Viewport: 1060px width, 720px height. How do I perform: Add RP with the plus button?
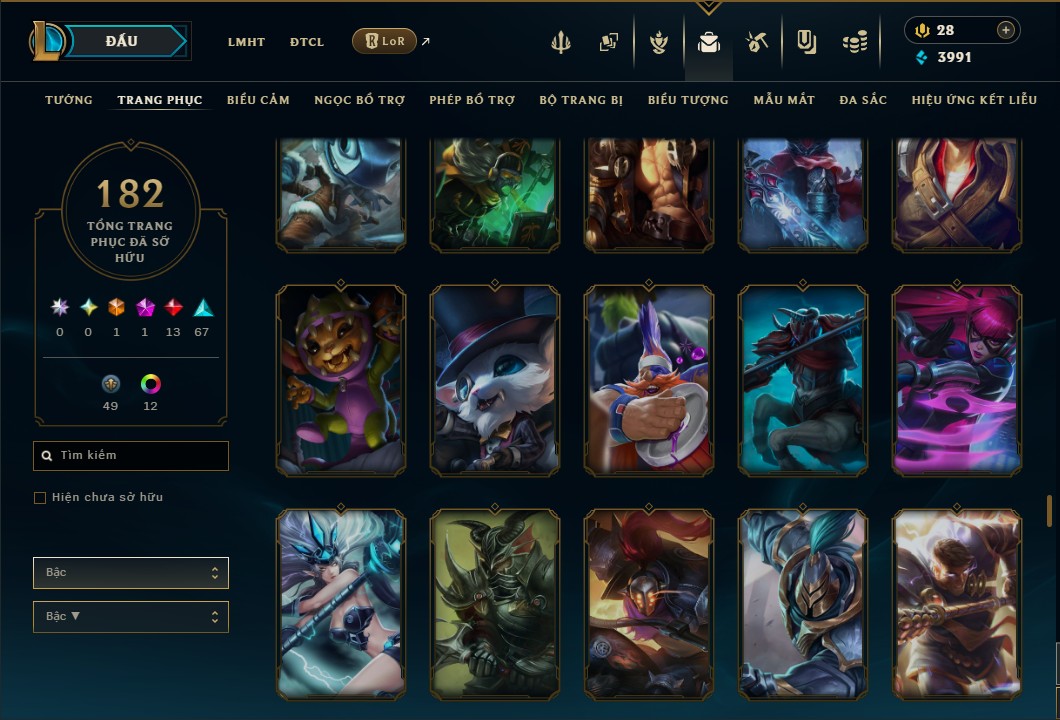tap(1005, 30)
